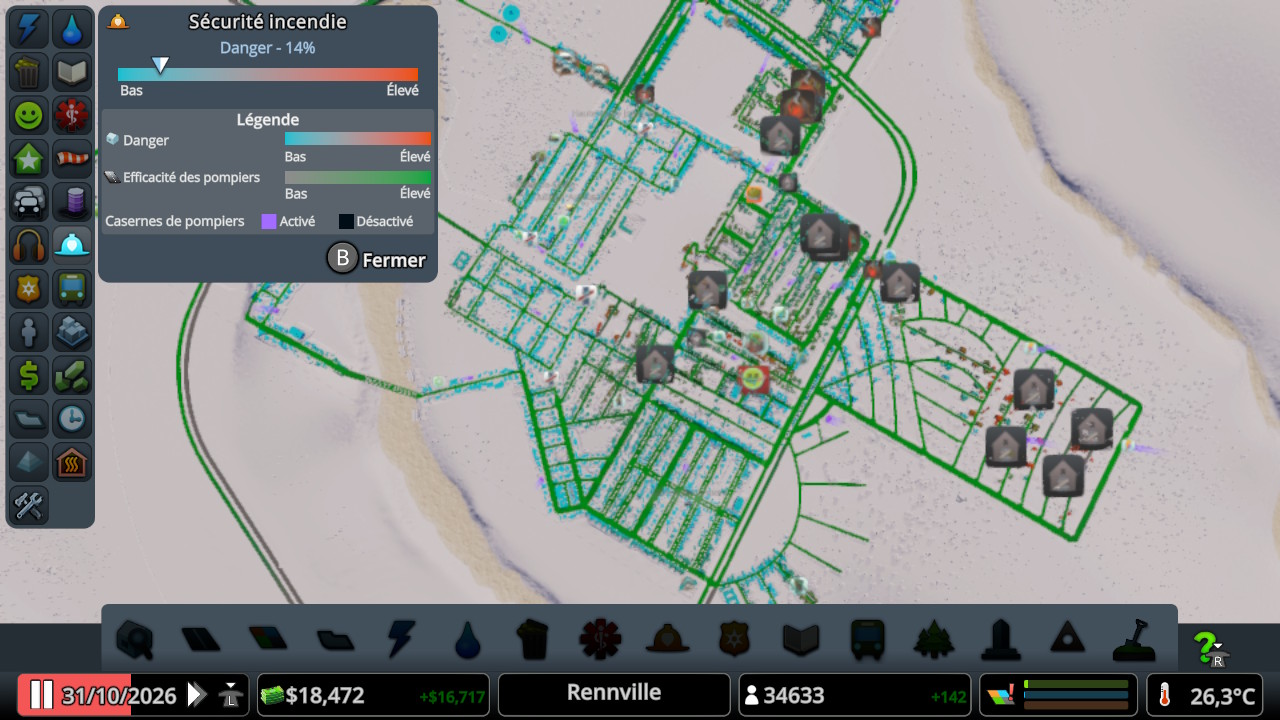This screenshot has height=720, width=1280.
Task: Show the public transport bus view
Action: click(x=72, y=289)
